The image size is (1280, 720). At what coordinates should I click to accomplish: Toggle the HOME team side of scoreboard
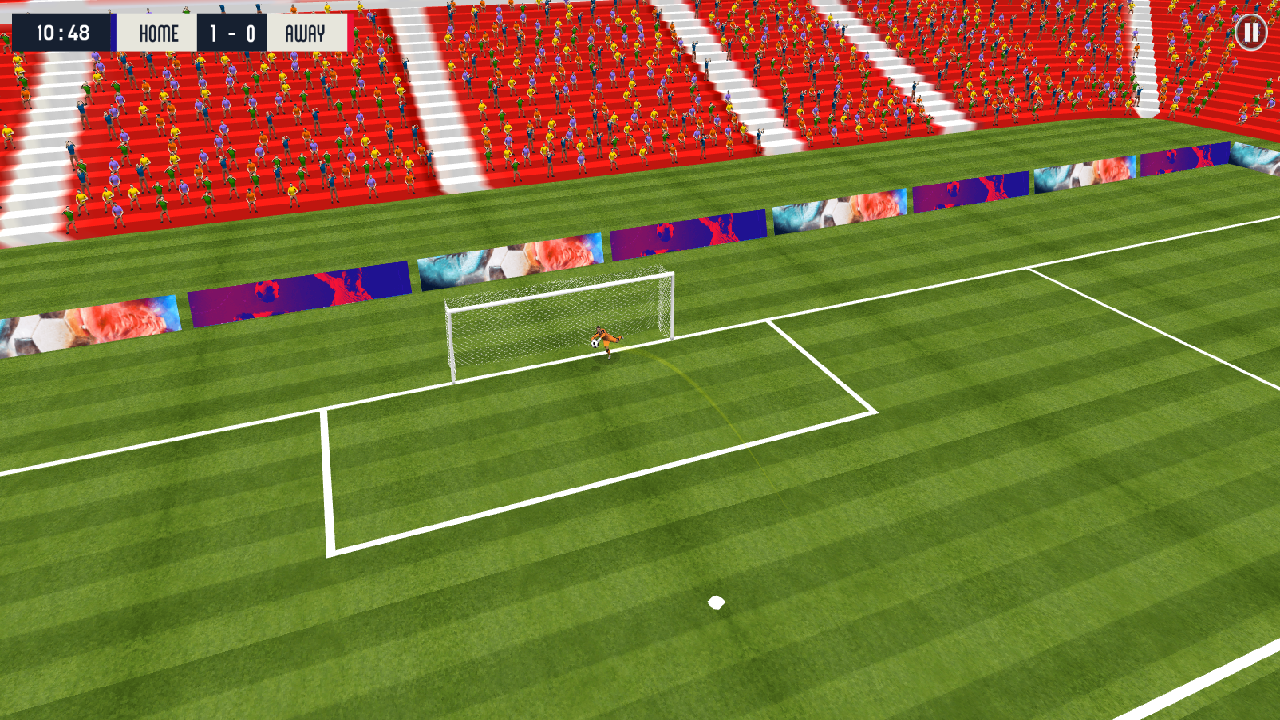156,33
